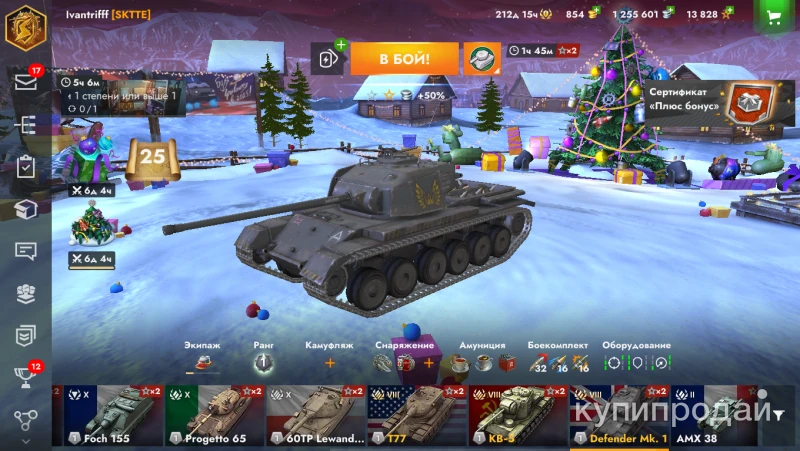This screenshot has width=800, height=451.
Task: Open the Экипаж crew section
Action: (202, 357)
